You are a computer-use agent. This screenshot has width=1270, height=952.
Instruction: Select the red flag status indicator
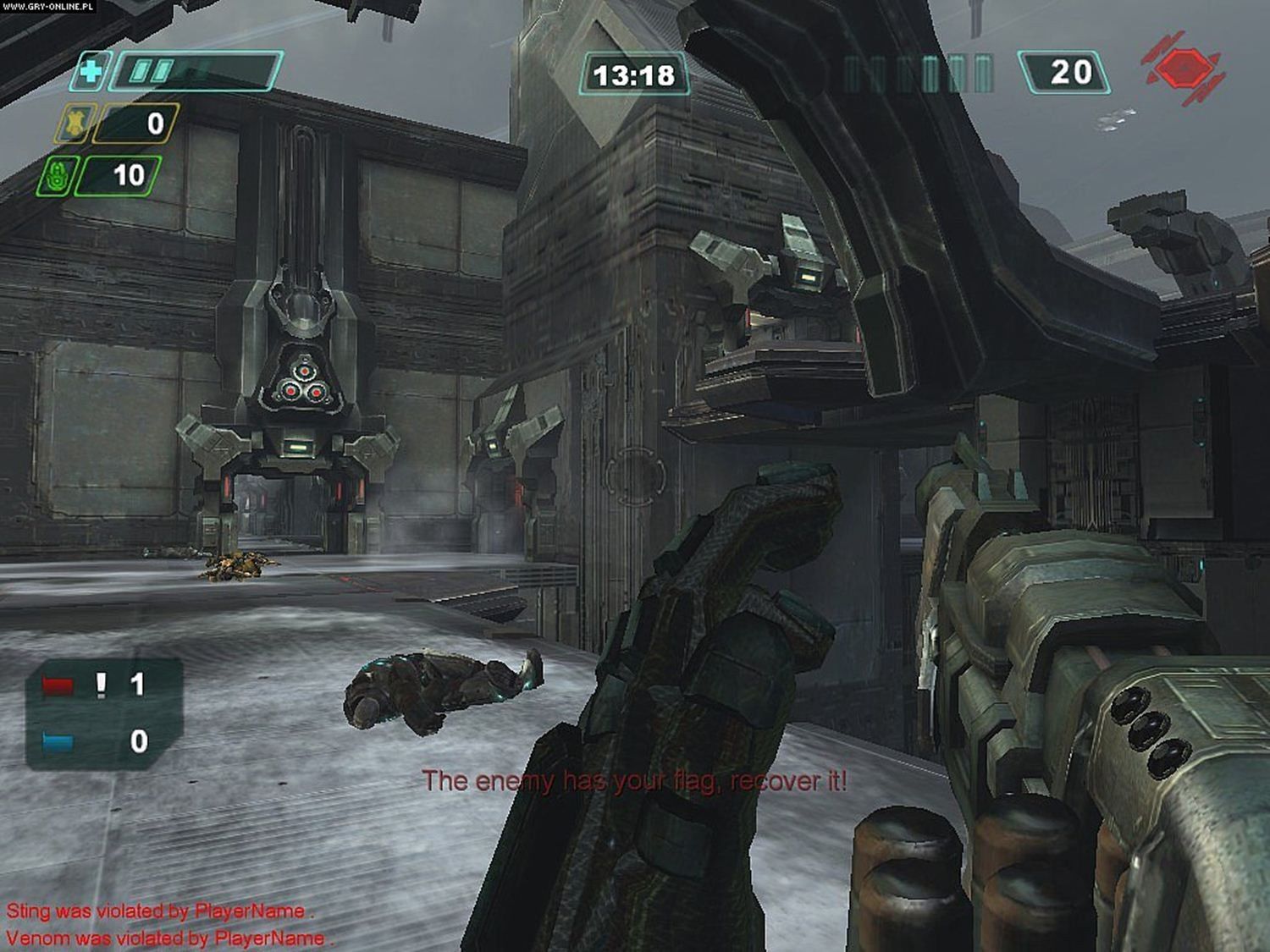pyautogui.click(x=58, y=685)
